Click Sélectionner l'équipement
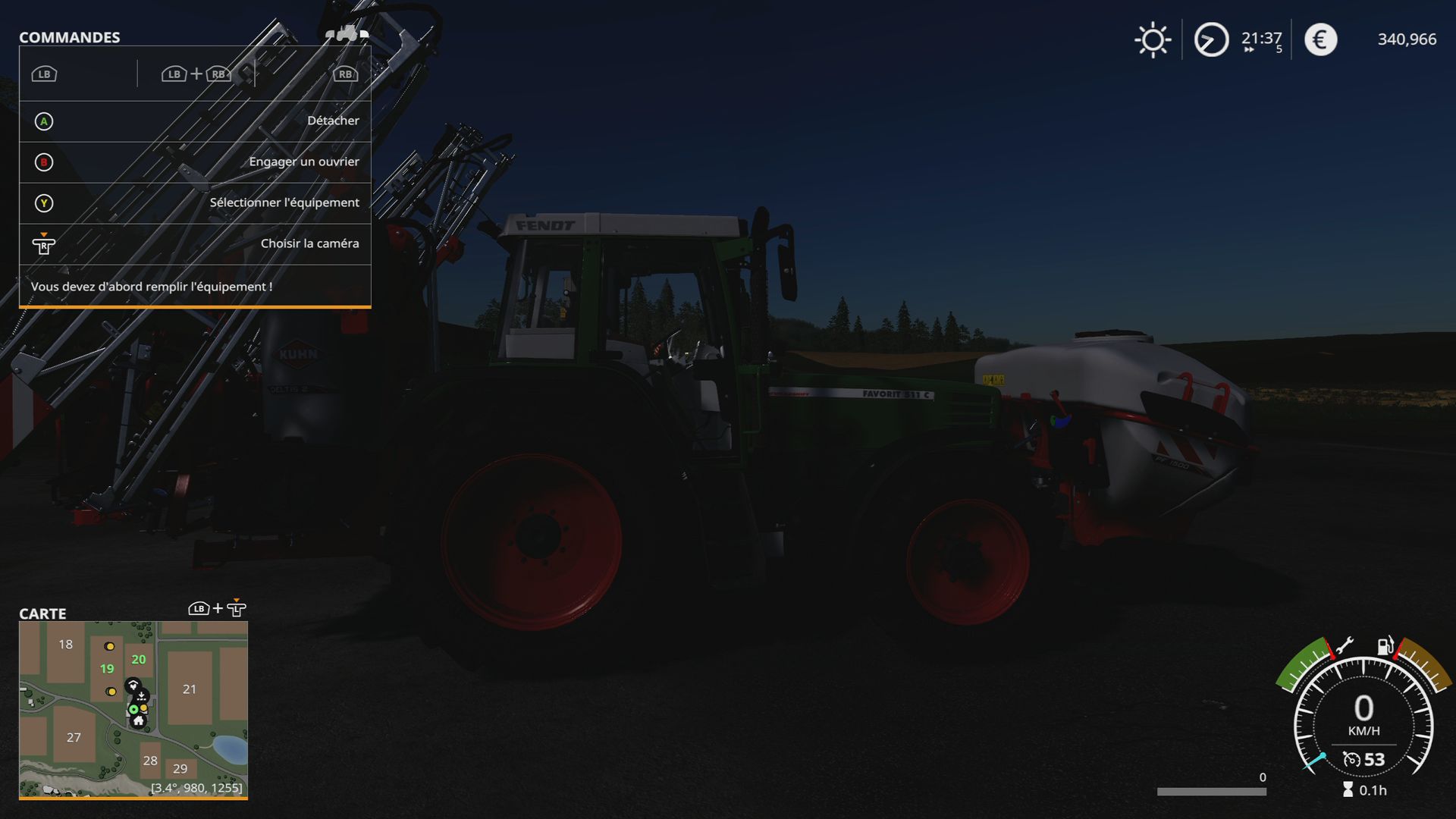The height and width of the screenshot is (819, 1456). 284,202
